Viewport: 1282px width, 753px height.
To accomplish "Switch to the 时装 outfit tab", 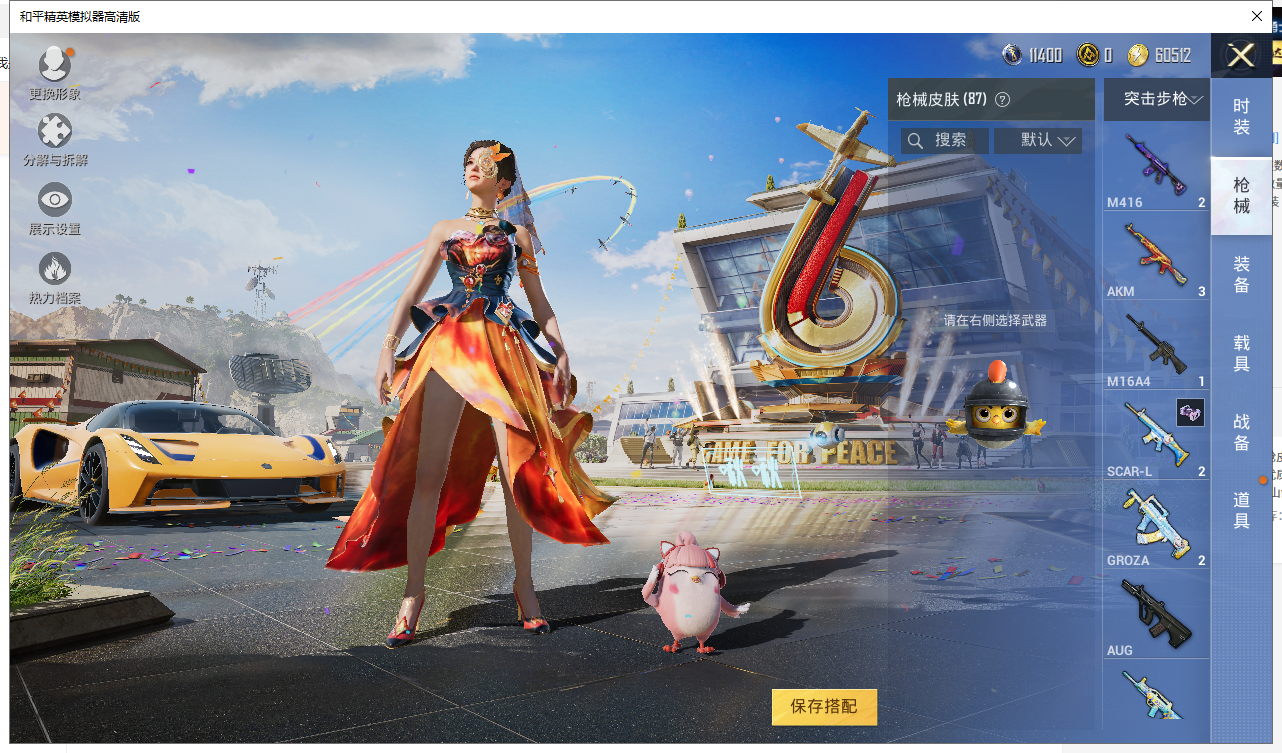I will tap(1241, 116).
